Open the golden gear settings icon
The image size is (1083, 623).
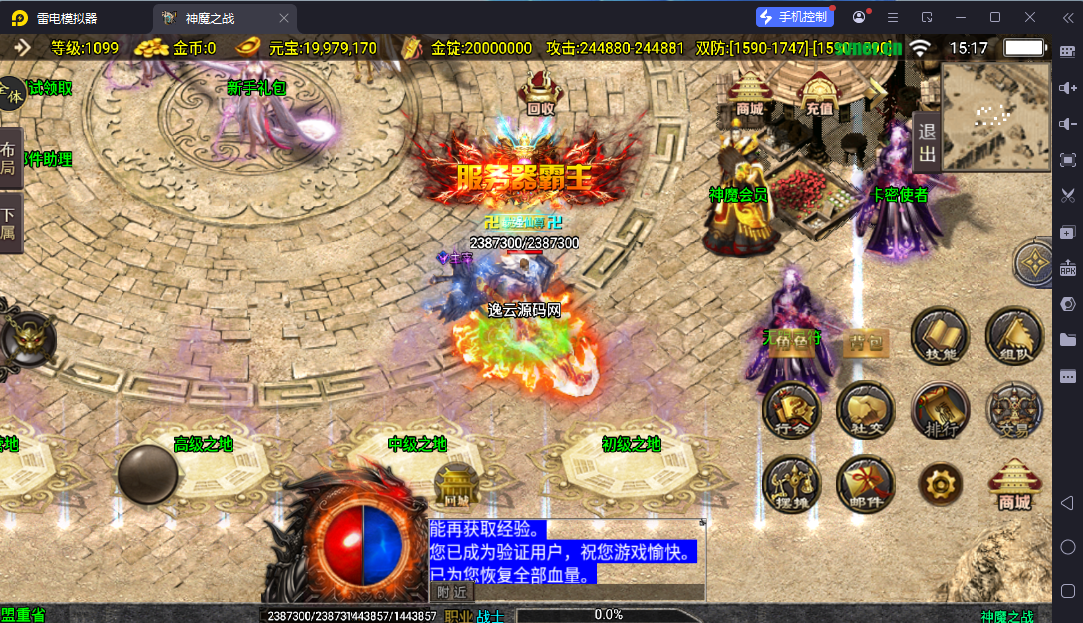pos(940,484)
